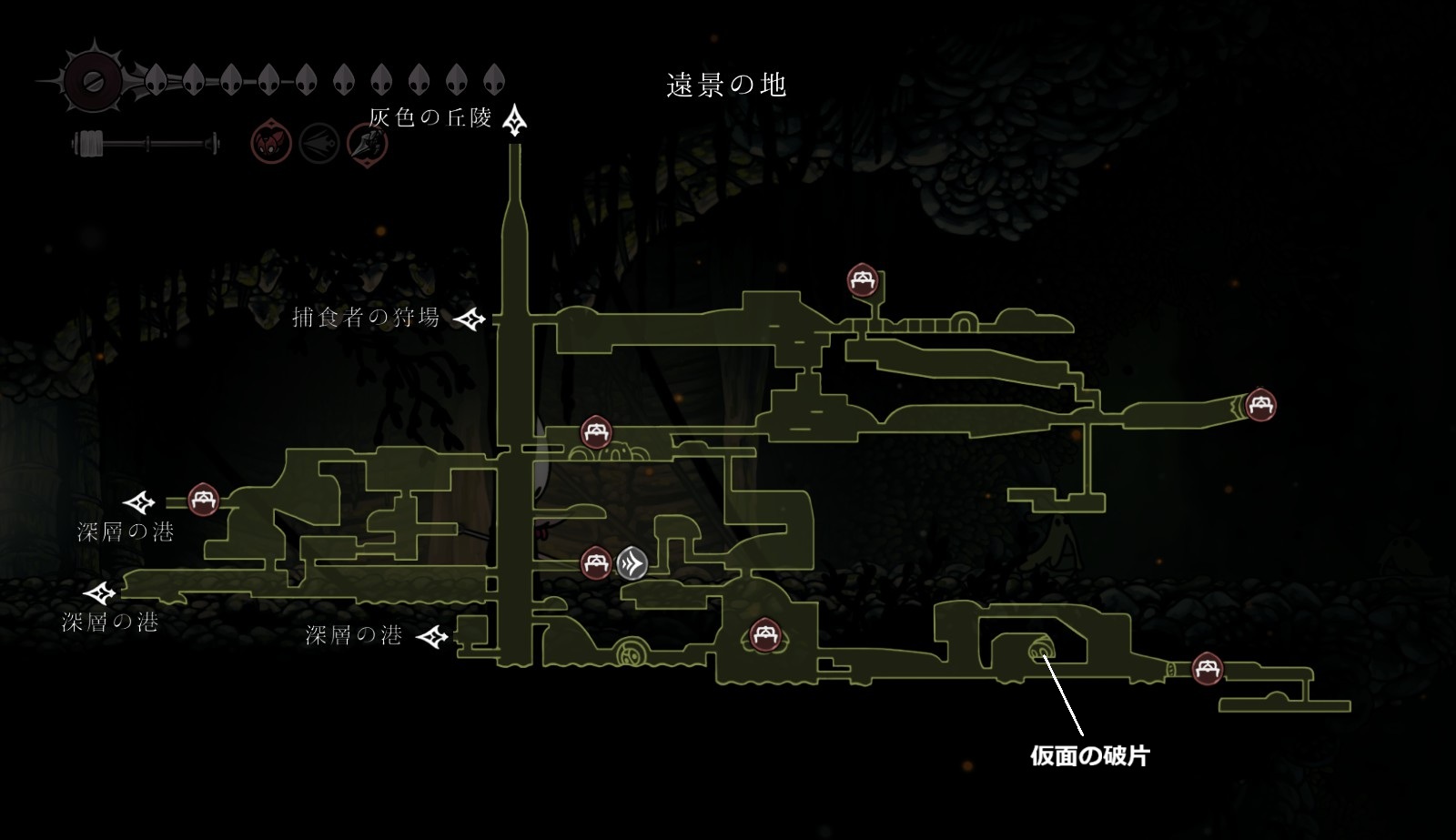Click the silver fast-travel station marker

(x=632, y=564)
